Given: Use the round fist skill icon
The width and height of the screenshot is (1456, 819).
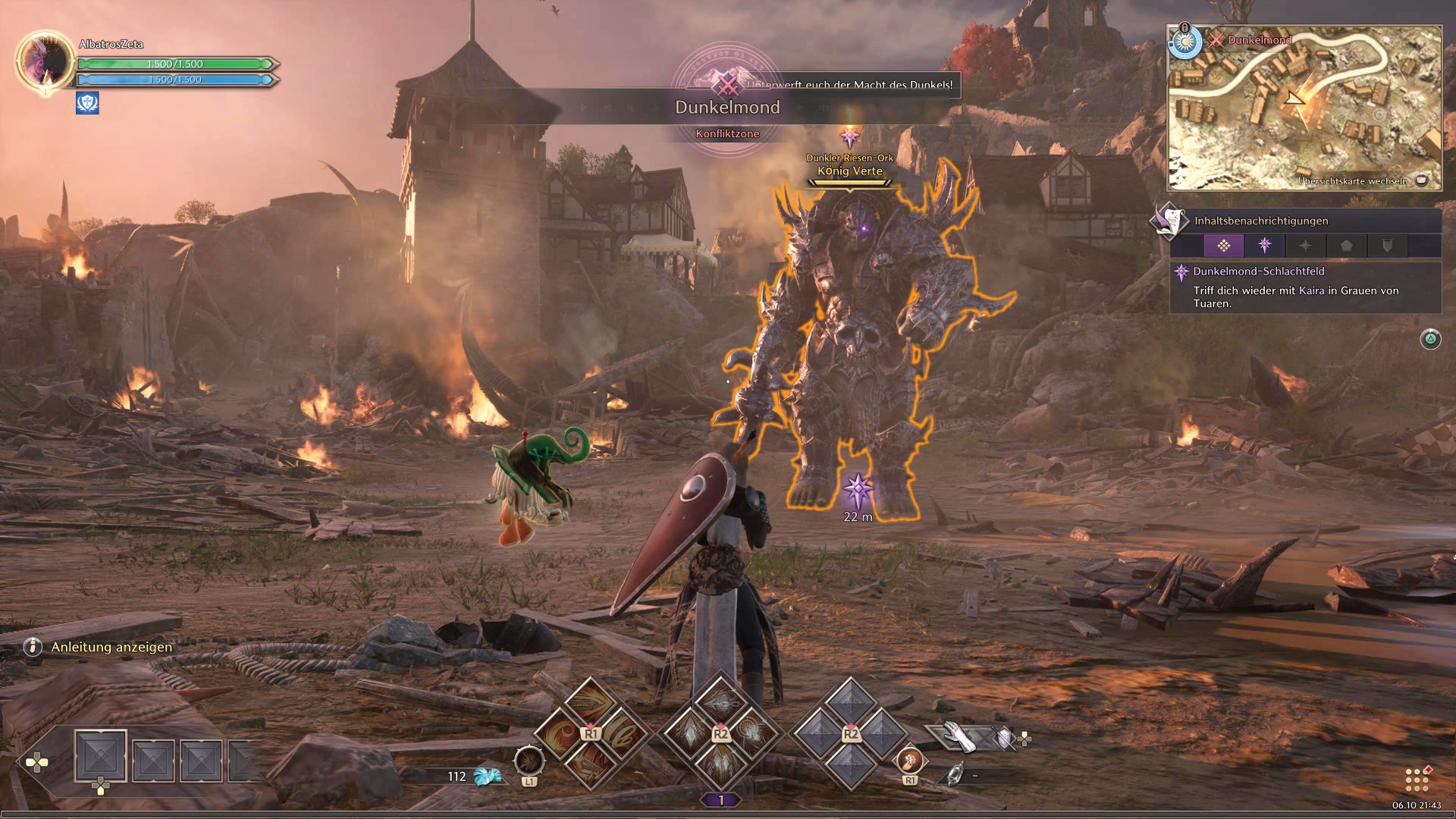Looking at the screenshot, I should pos(910,759).
